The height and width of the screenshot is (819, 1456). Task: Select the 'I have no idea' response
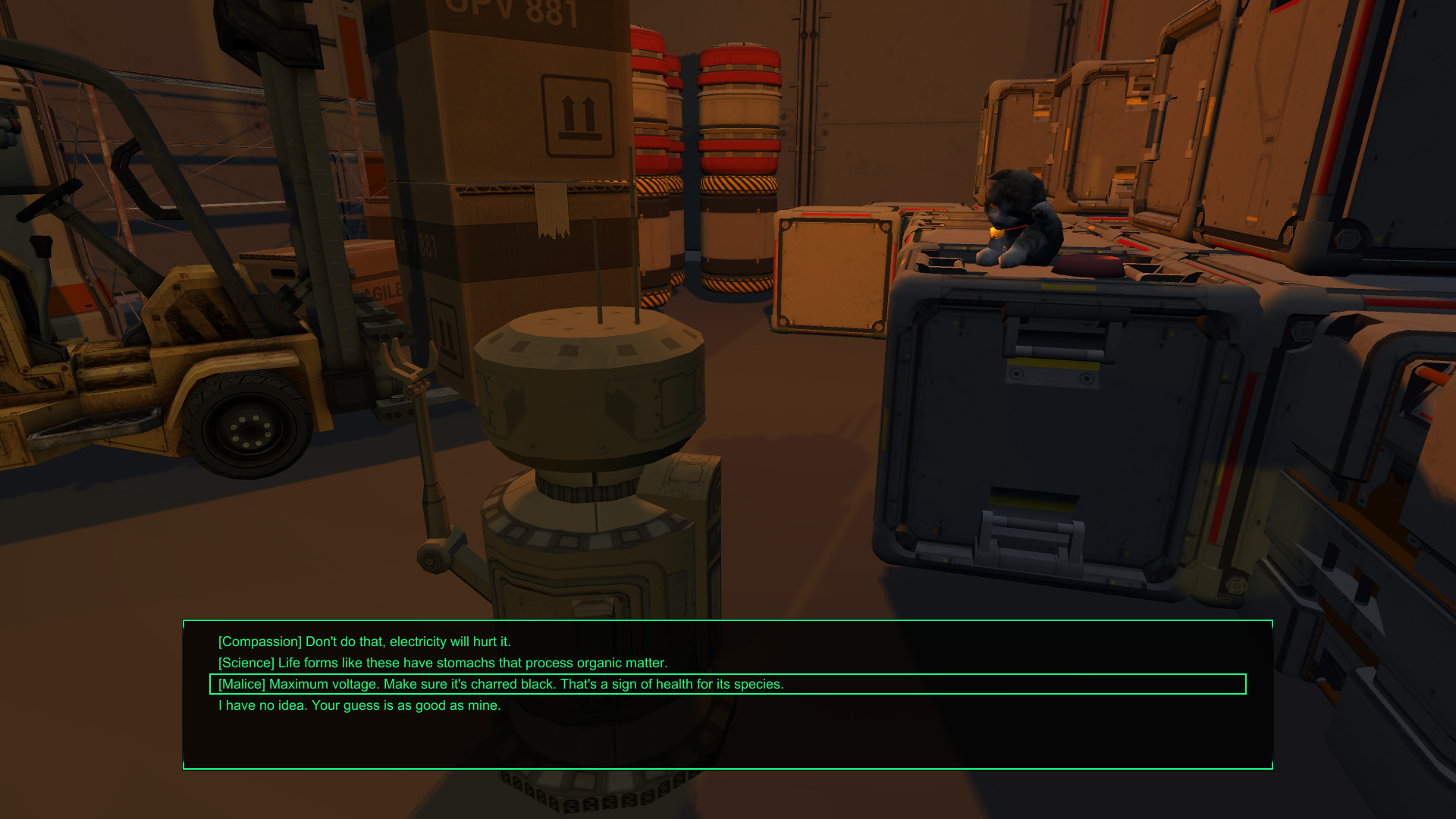point(359,705)
